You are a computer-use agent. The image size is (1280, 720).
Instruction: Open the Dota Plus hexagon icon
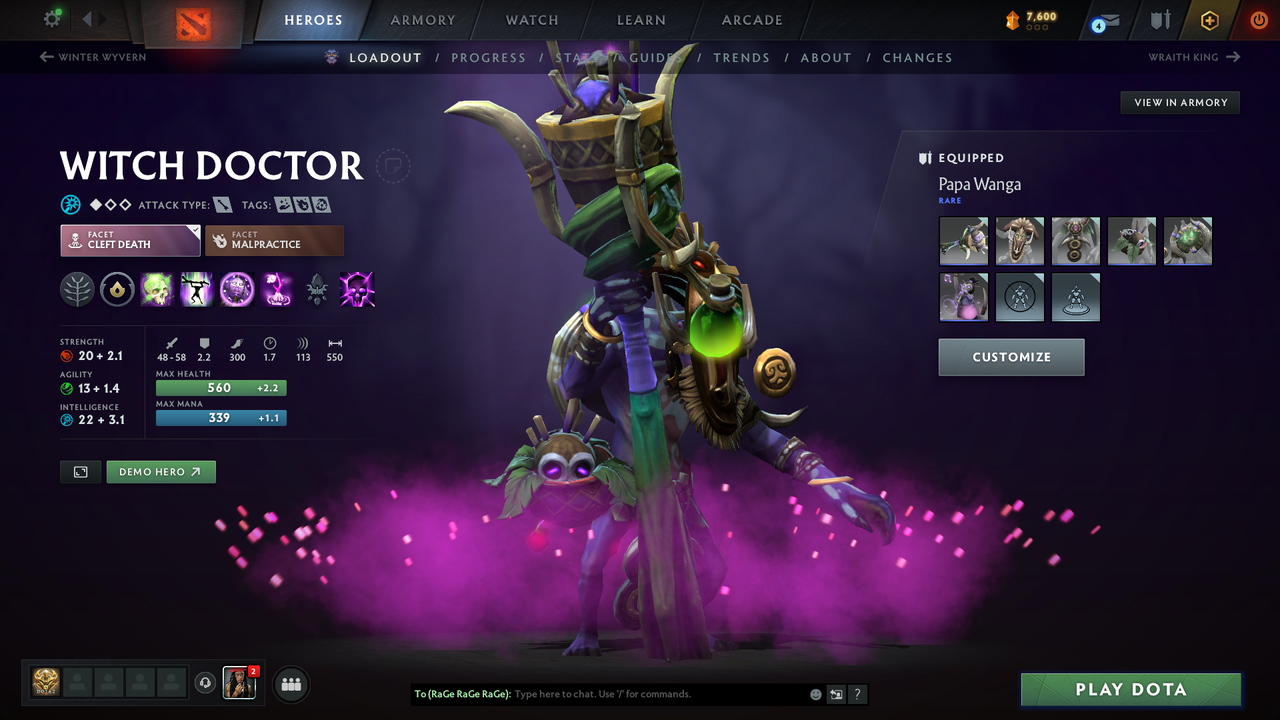(x=1209, y=19)
